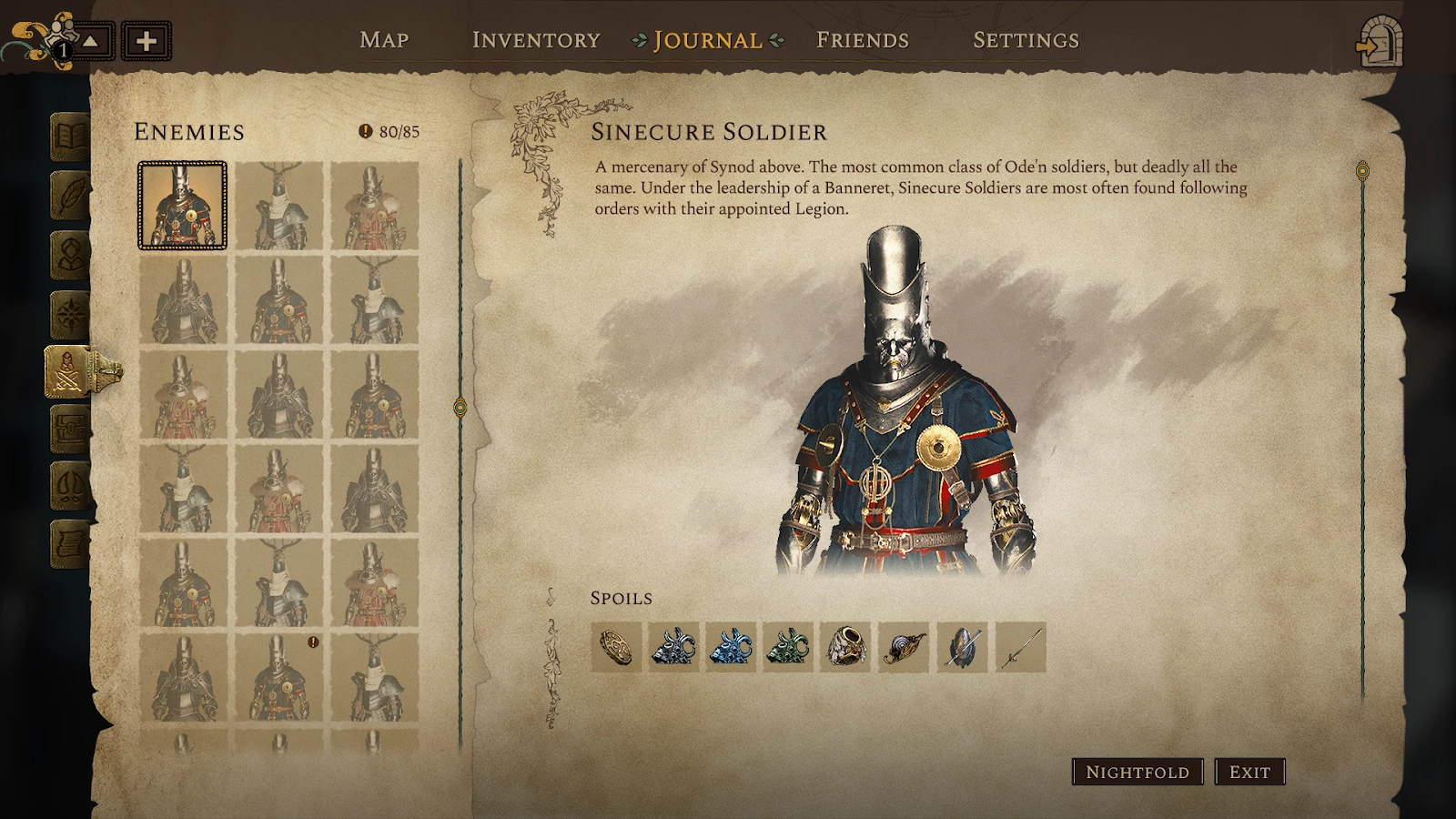
Task: Select the enemy entry marked with red alert
Action: click(x=278, y=677)
